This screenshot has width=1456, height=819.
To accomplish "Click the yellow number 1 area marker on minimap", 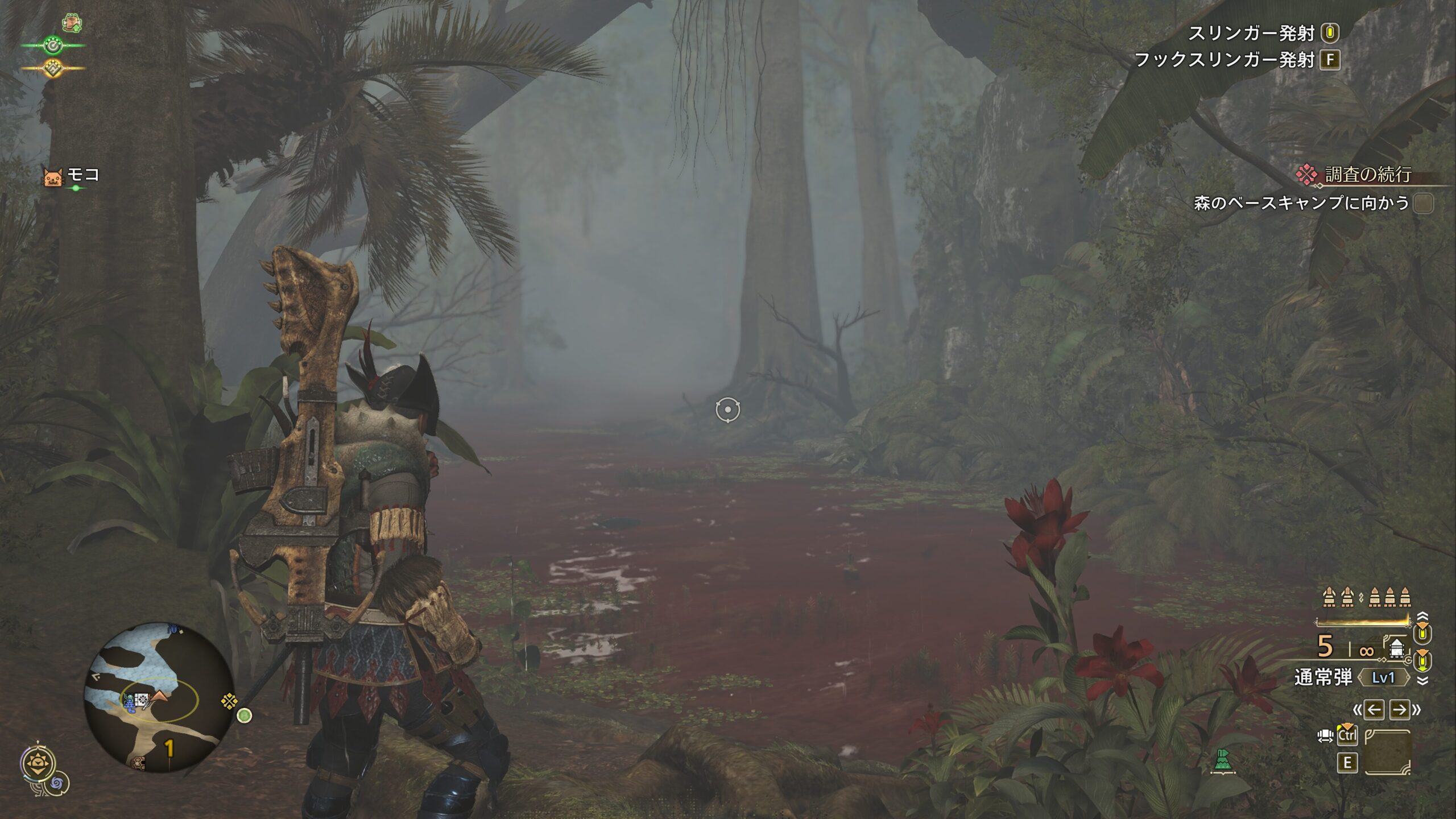I will click(x=169, y=748).
